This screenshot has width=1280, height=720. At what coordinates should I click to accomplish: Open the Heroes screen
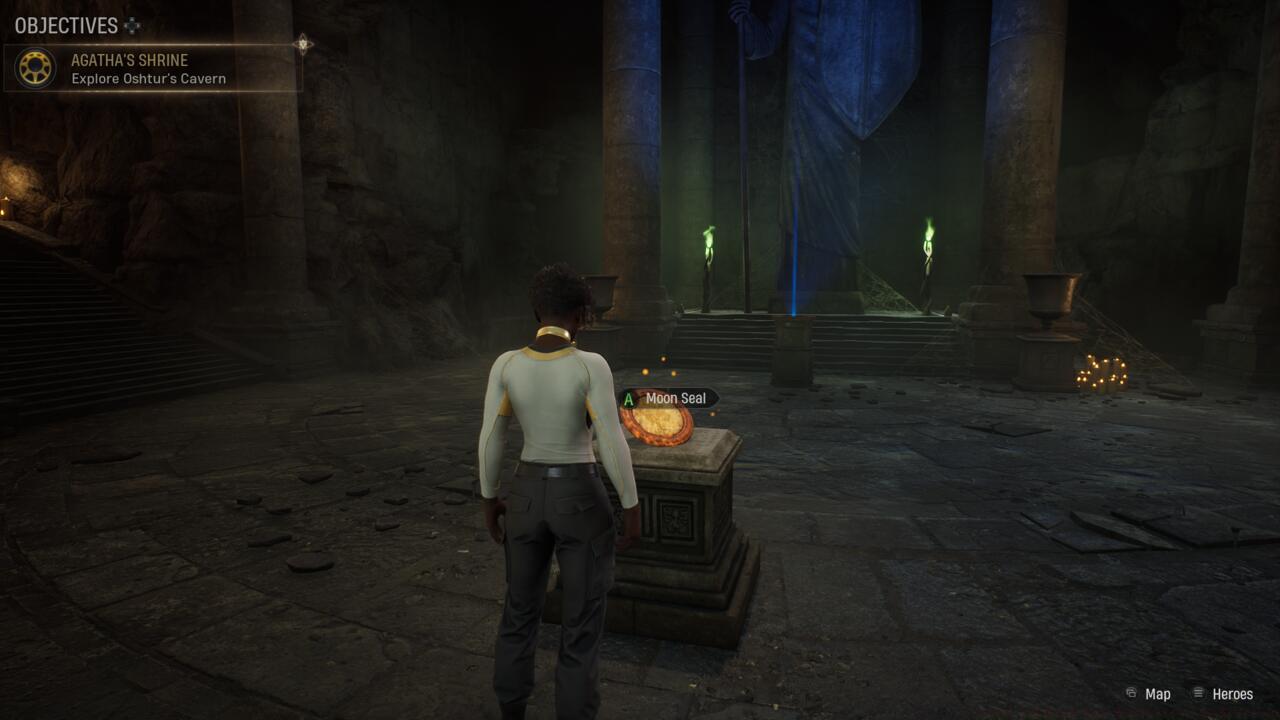tap(1223, 694)
